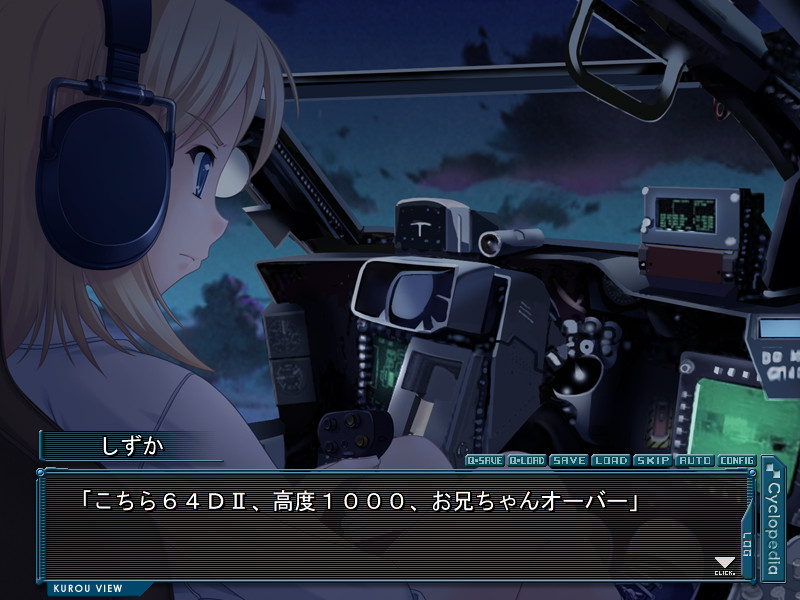Open the CONFIG settings

(x=737, y=461)
